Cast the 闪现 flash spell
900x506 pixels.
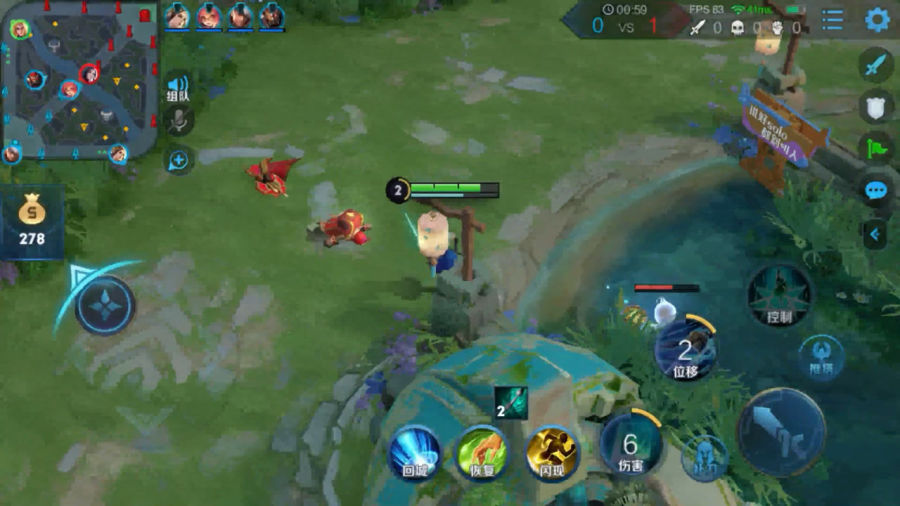[553, 452]
